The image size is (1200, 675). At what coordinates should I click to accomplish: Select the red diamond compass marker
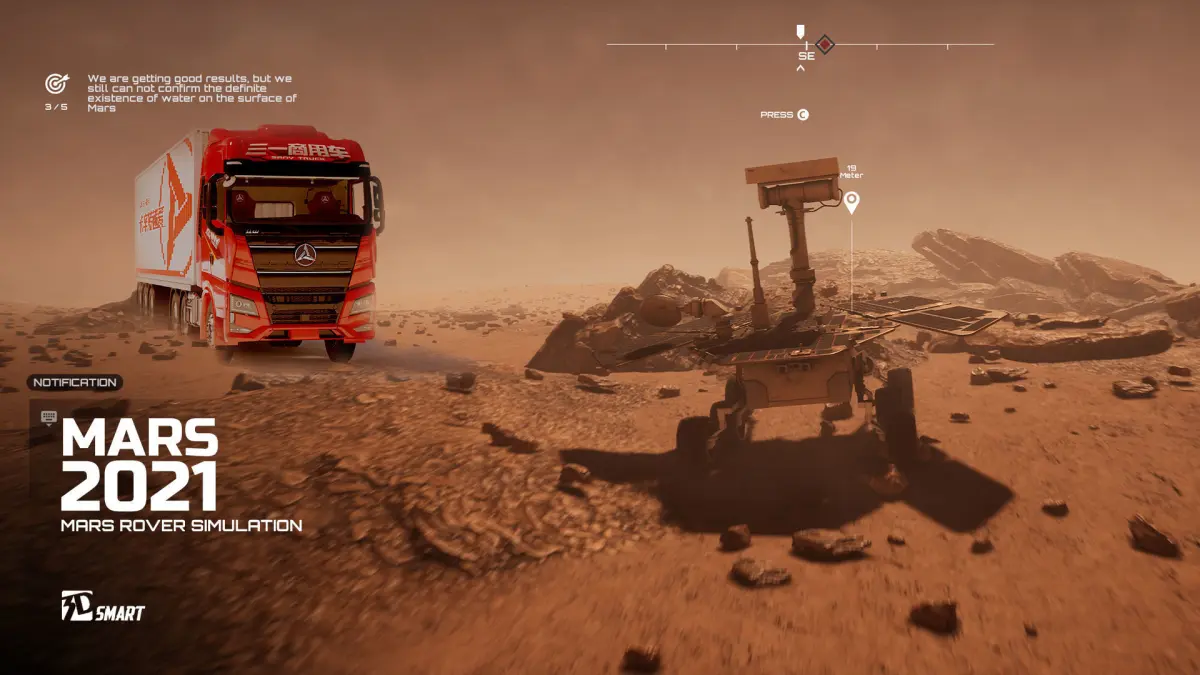pos(824,44)
